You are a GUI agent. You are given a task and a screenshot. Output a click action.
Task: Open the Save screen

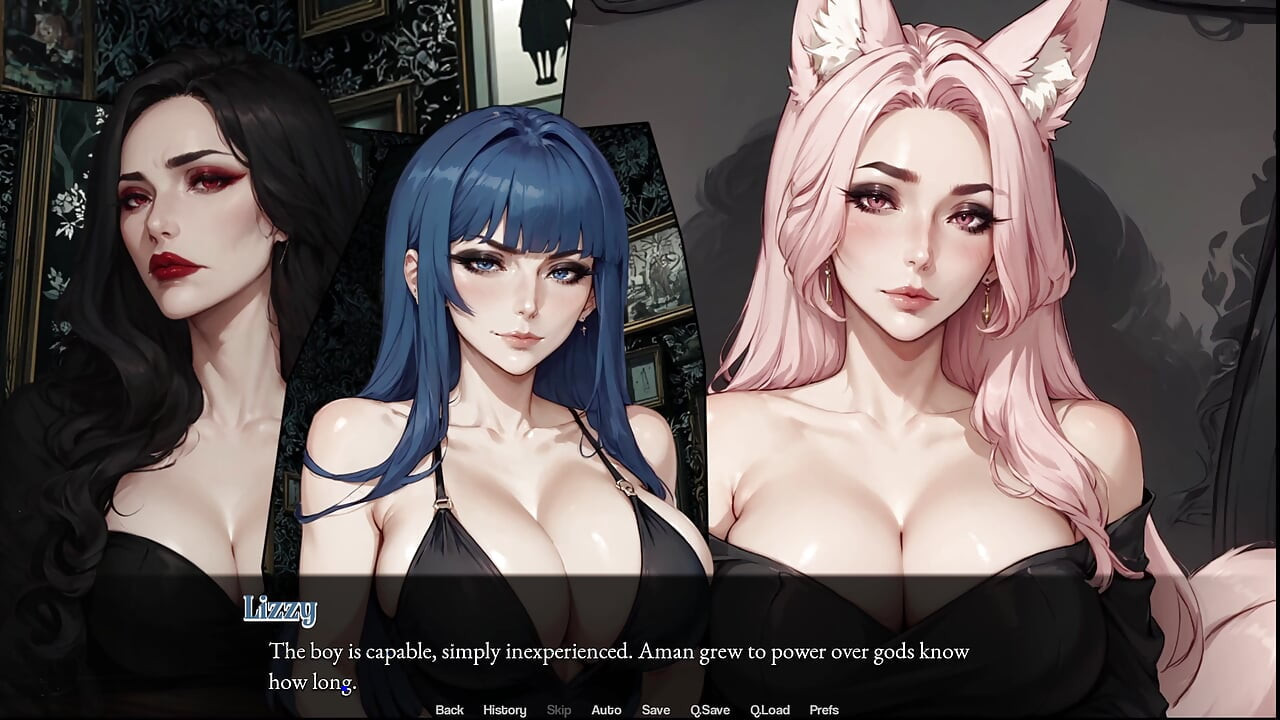coord(656,710)
